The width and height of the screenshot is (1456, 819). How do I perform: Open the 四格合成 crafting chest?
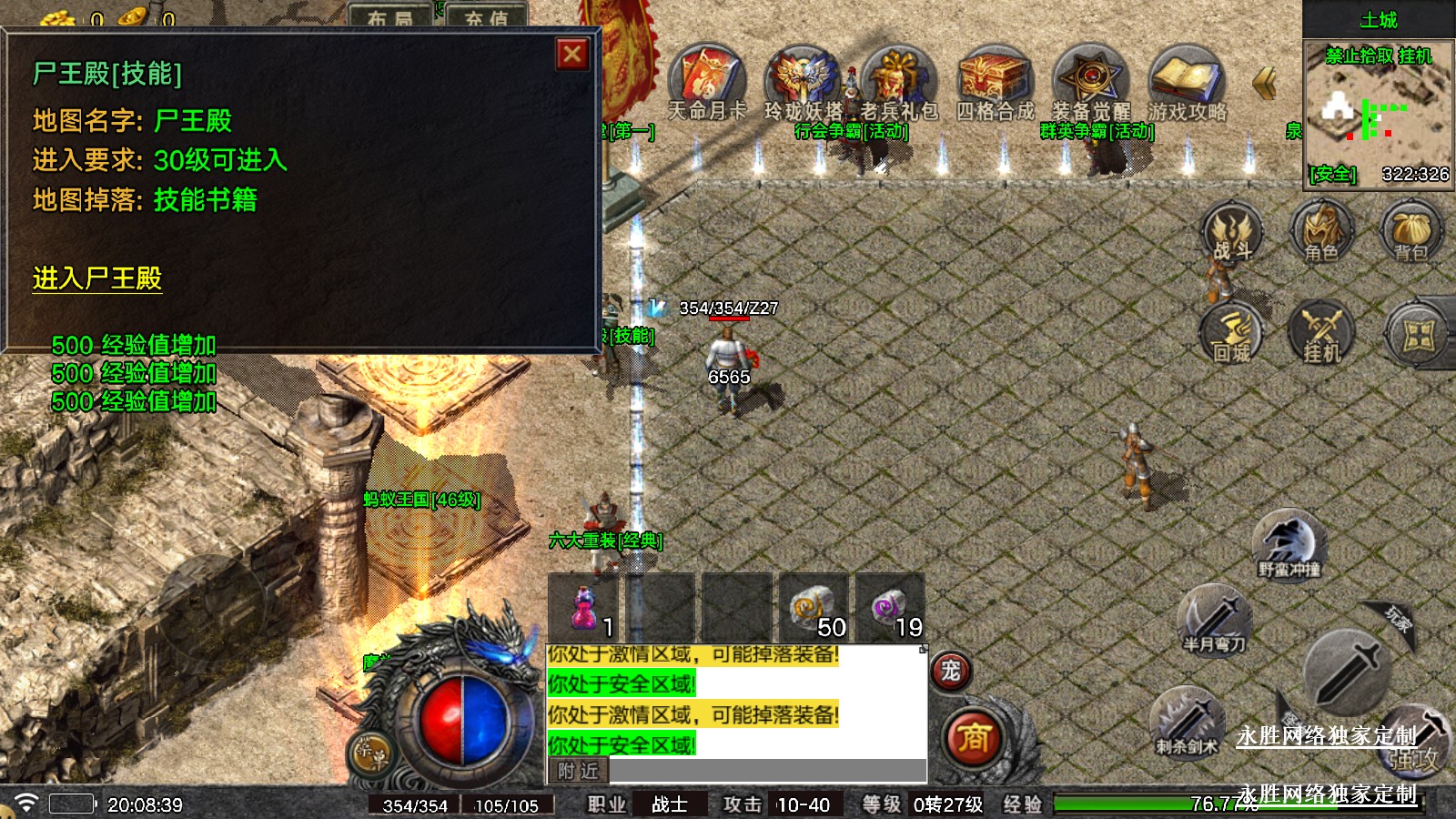[995, 78]
